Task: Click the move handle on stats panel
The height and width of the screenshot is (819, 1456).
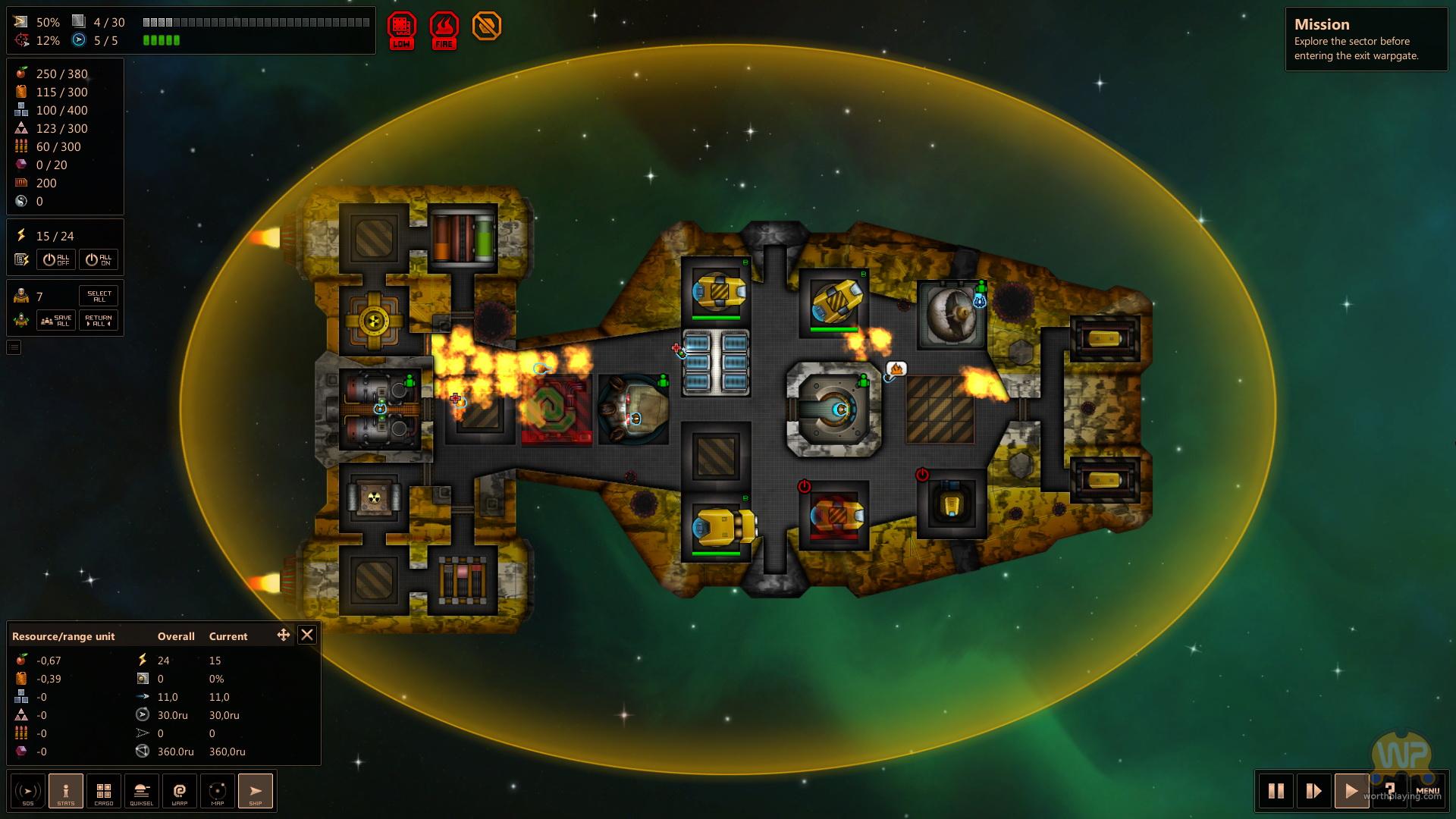Action: pyautogui.click(x=284, y=635)
